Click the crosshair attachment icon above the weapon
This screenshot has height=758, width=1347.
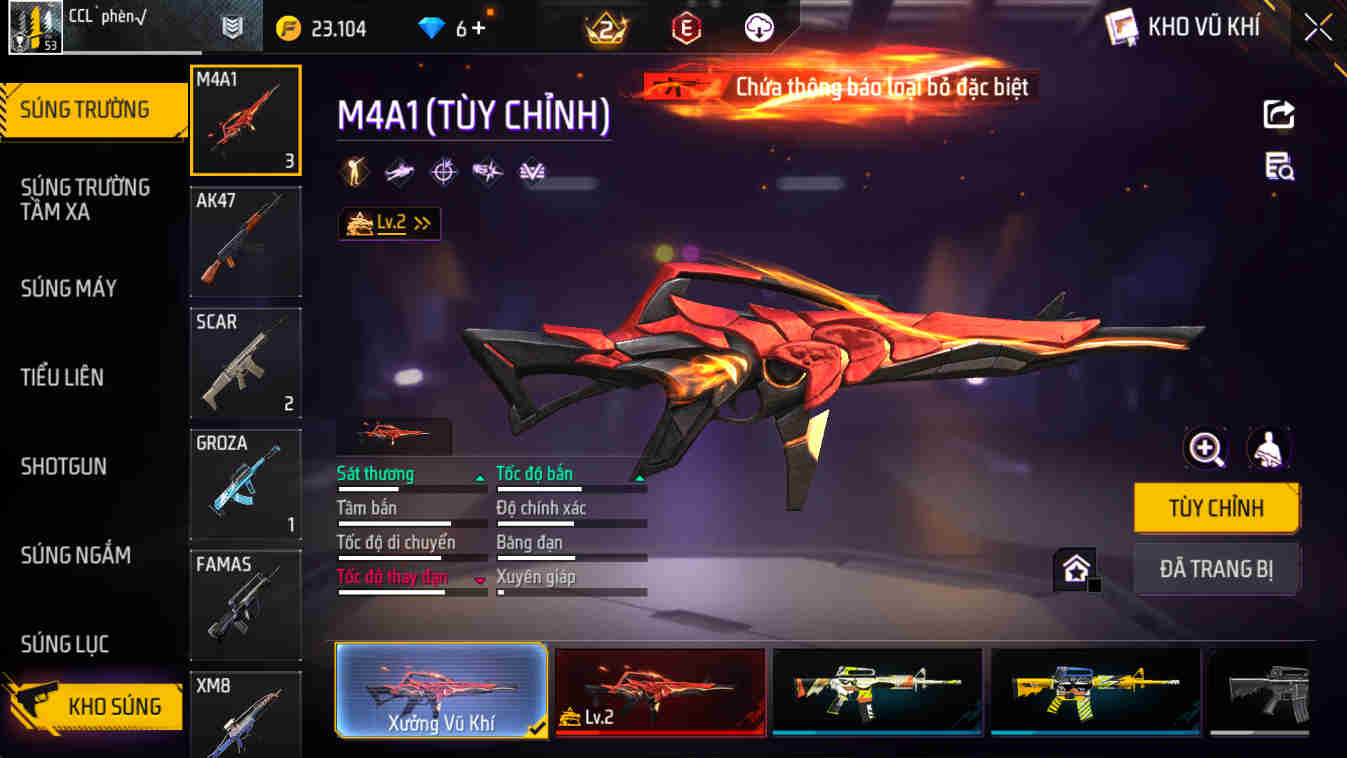pyautogui.click(x=443, y=171)
